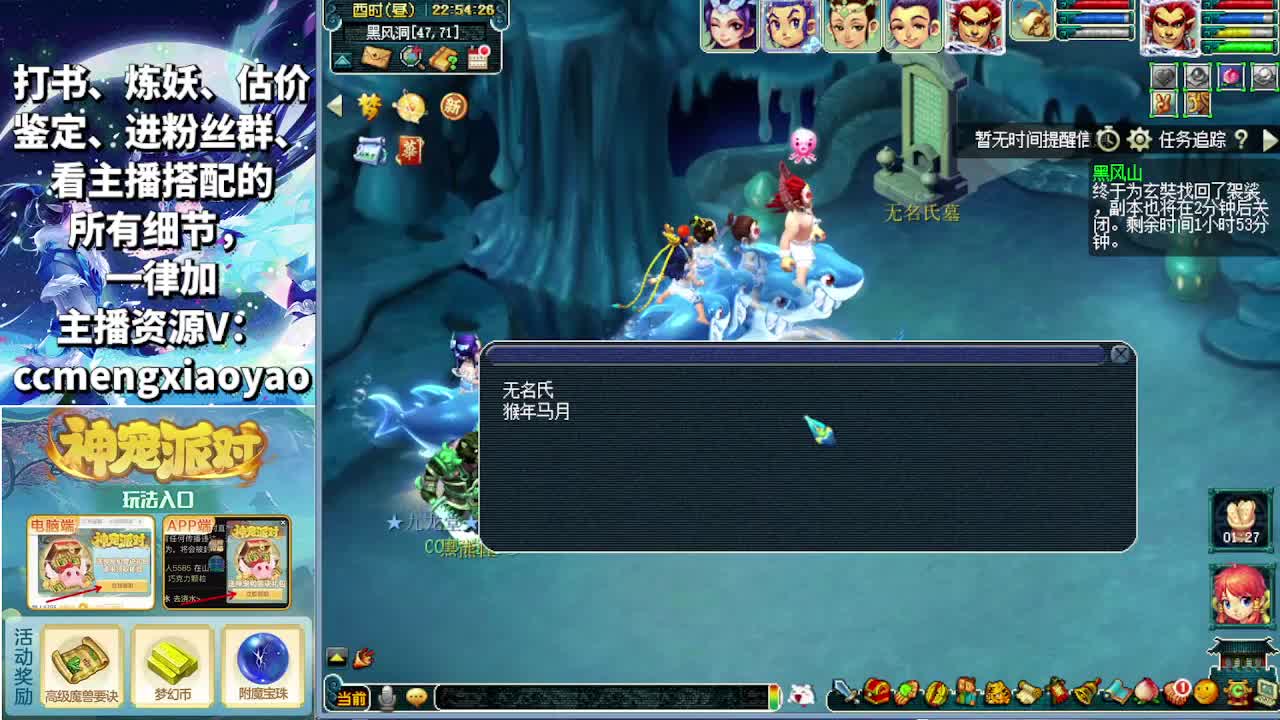Toggle the chat emoticon bubble next to the microphone
The height and width of the screenshot is (720, 1280).
tap(417, 697)
